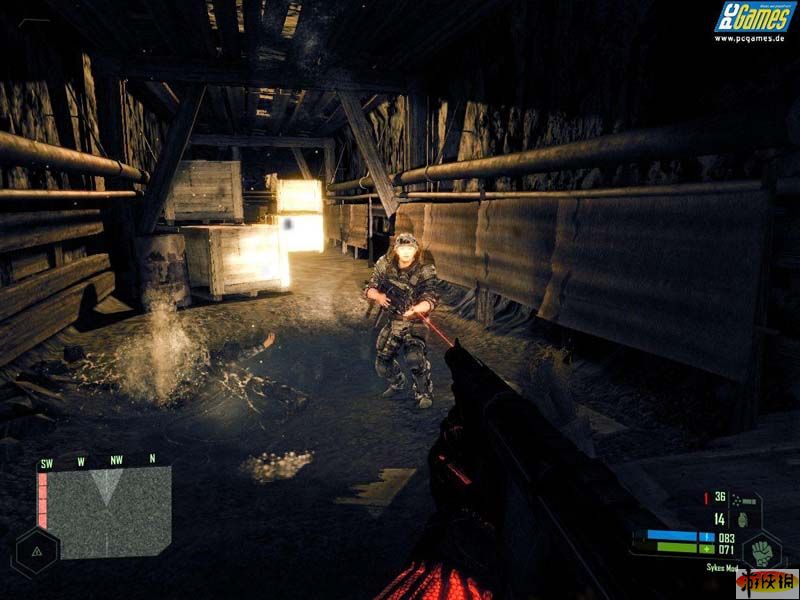Click the ammo fire mode icon
Image resolution: width=800 pixels, height=600 pixels.
click(x=741, y=497)
